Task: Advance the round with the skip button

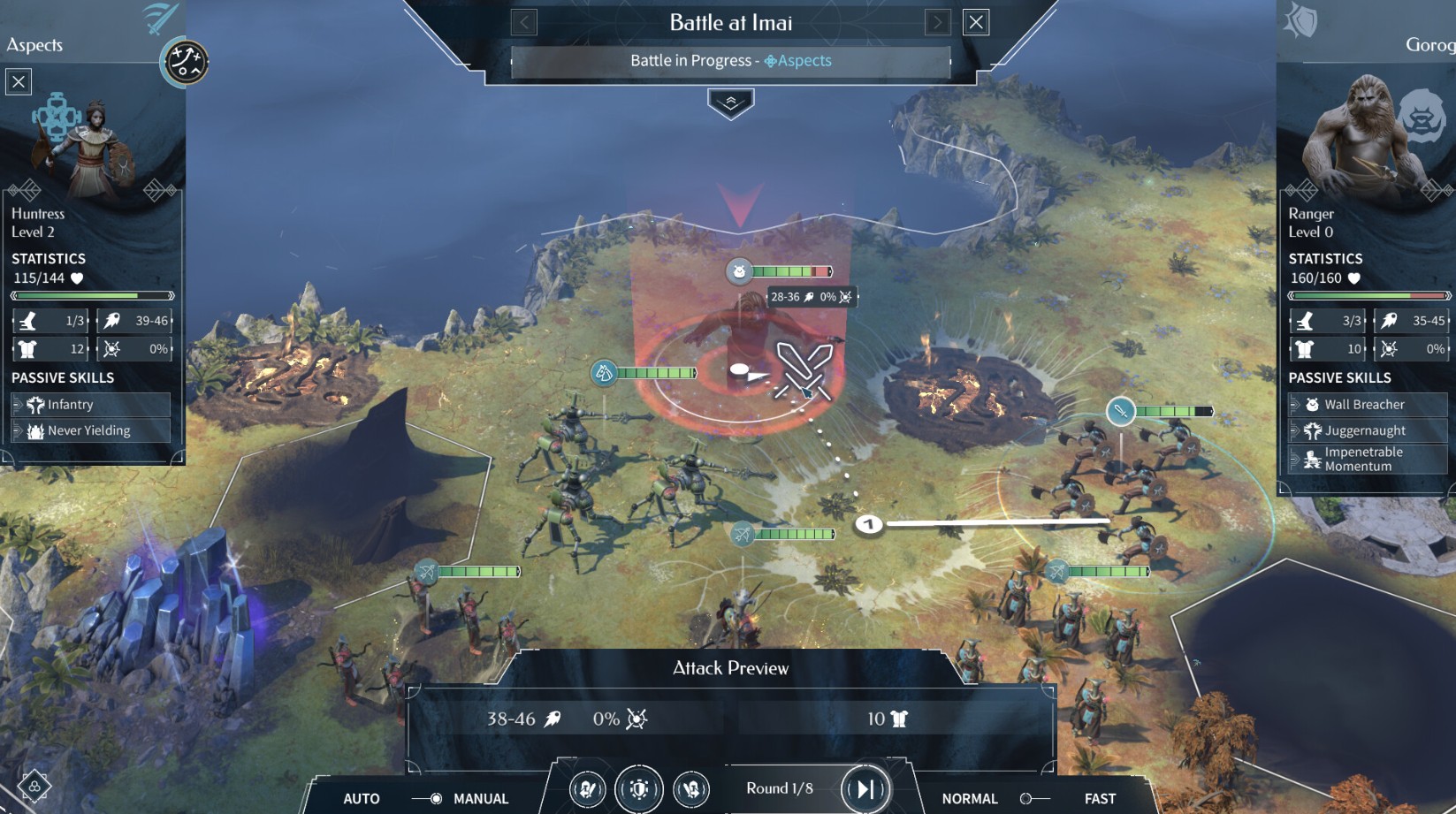Action: [864, 789]
